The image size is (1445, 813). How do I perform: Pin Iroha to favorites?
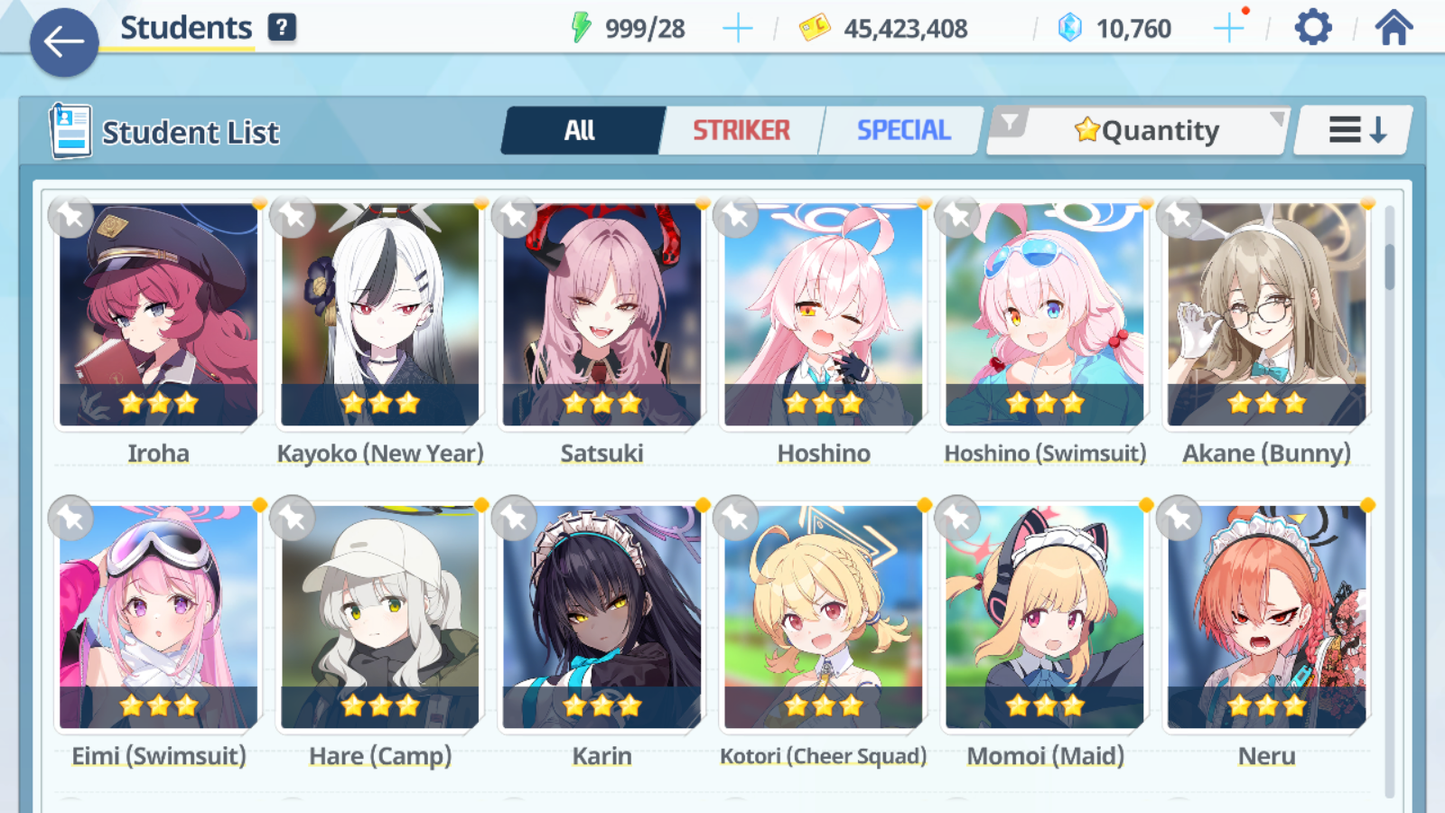(71, 216)
